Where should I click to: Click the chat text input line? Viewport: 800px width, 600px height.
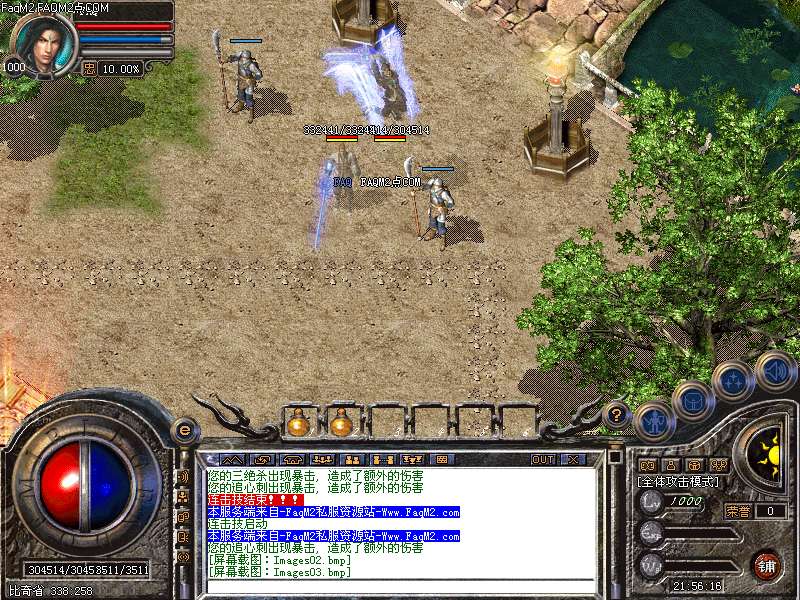point(400,585)
